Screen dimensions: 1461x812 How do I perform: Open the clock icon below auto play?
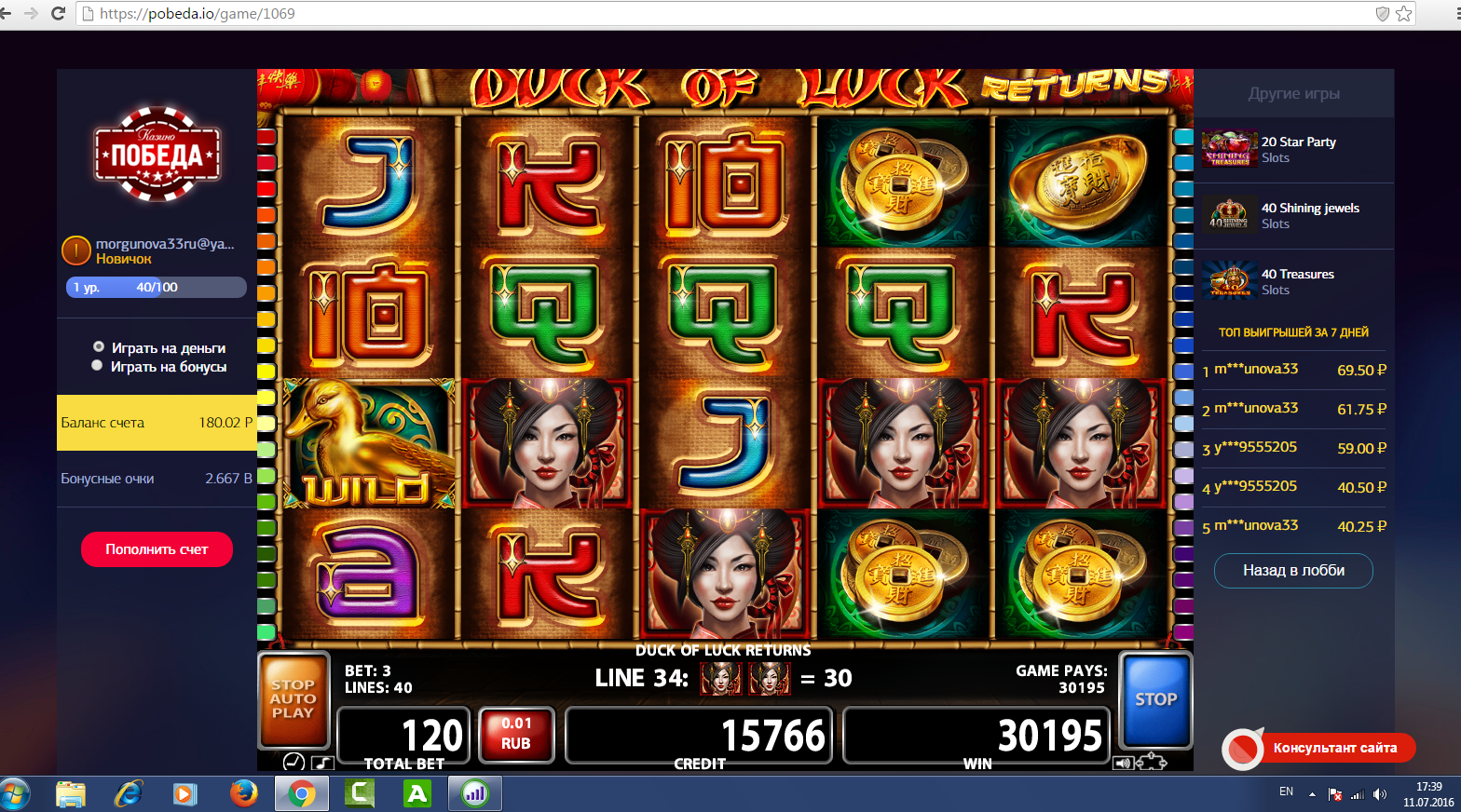pyautogui.click(x=294, y=762)
